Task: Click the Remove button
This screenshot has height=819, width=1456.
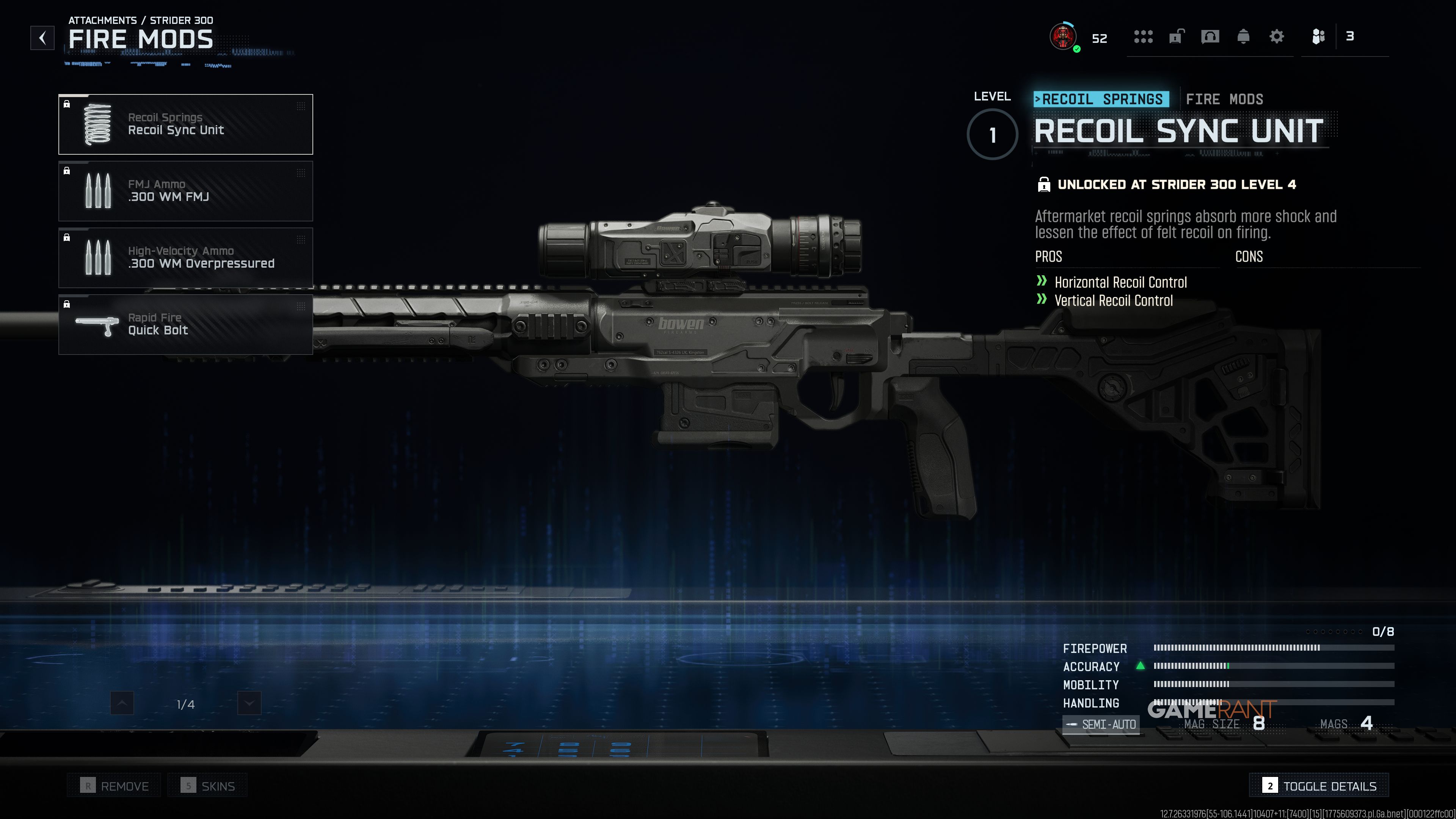Action: tap(114, 786)
